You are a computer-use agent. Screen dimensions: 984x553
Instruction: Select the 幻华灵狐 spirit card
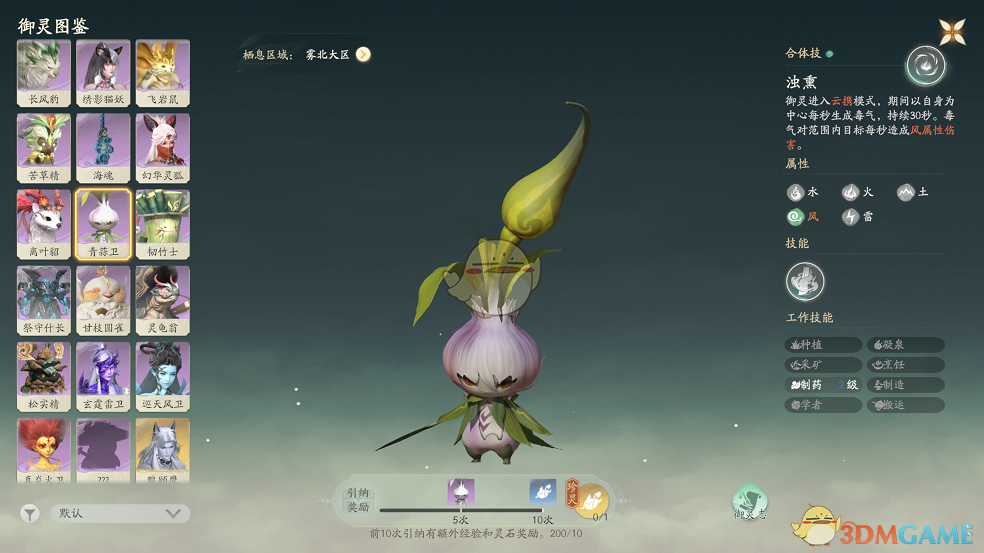coord(162,148)
